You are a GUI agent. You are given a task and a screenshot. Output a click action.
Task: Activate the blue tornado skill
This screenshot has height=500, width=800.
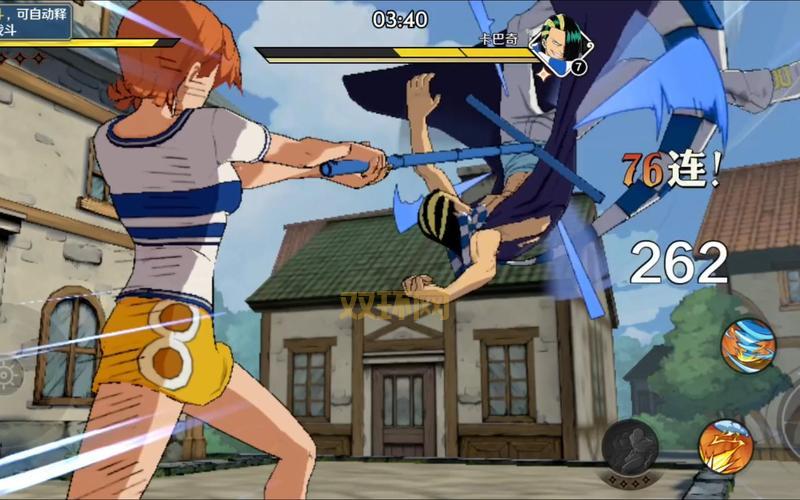748,346
